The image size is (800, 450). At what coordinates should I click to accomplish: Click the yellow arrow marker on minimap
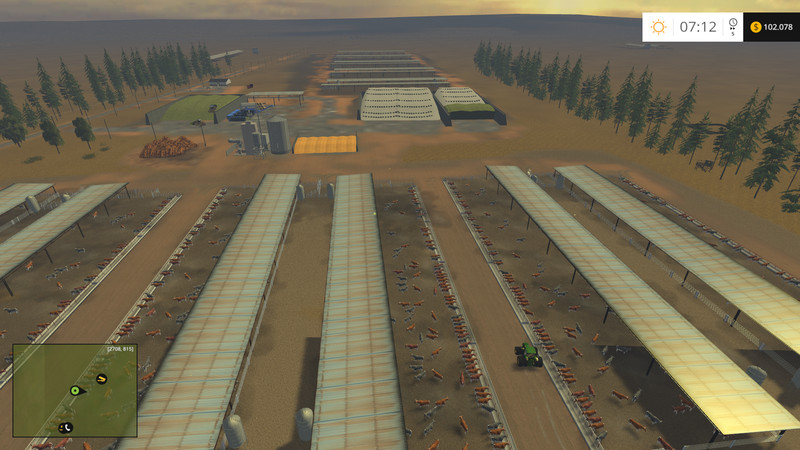102,378
